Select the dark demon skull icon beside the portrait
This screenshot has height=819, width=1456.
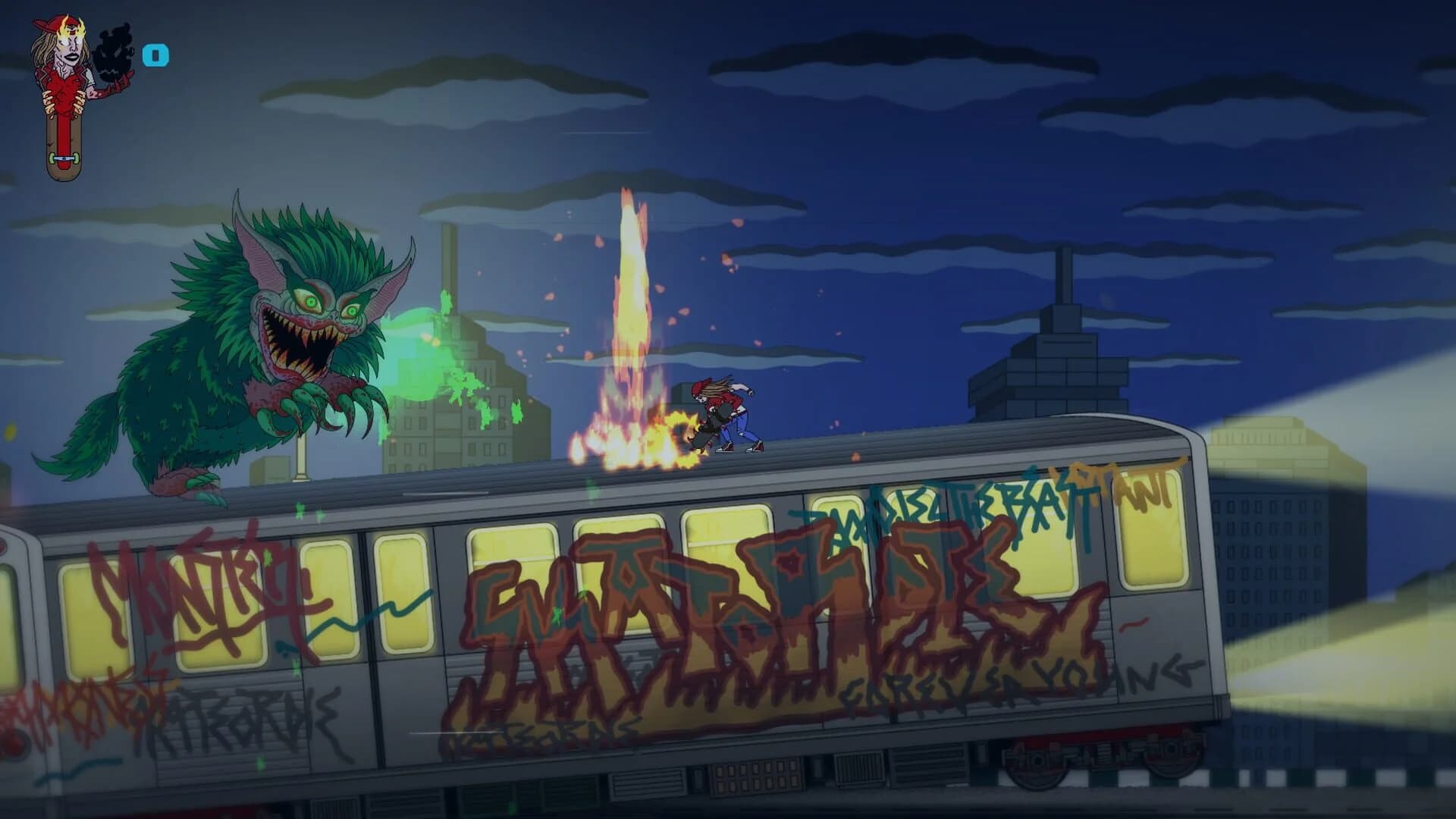tap(114, 53)
